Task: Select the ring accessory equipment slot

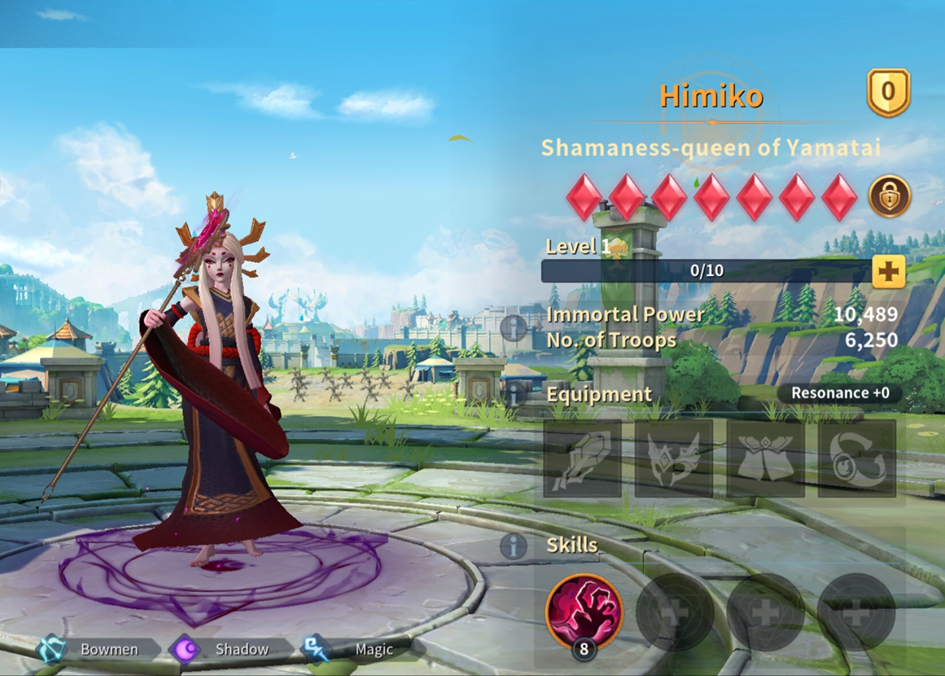Action: (857, 459)
